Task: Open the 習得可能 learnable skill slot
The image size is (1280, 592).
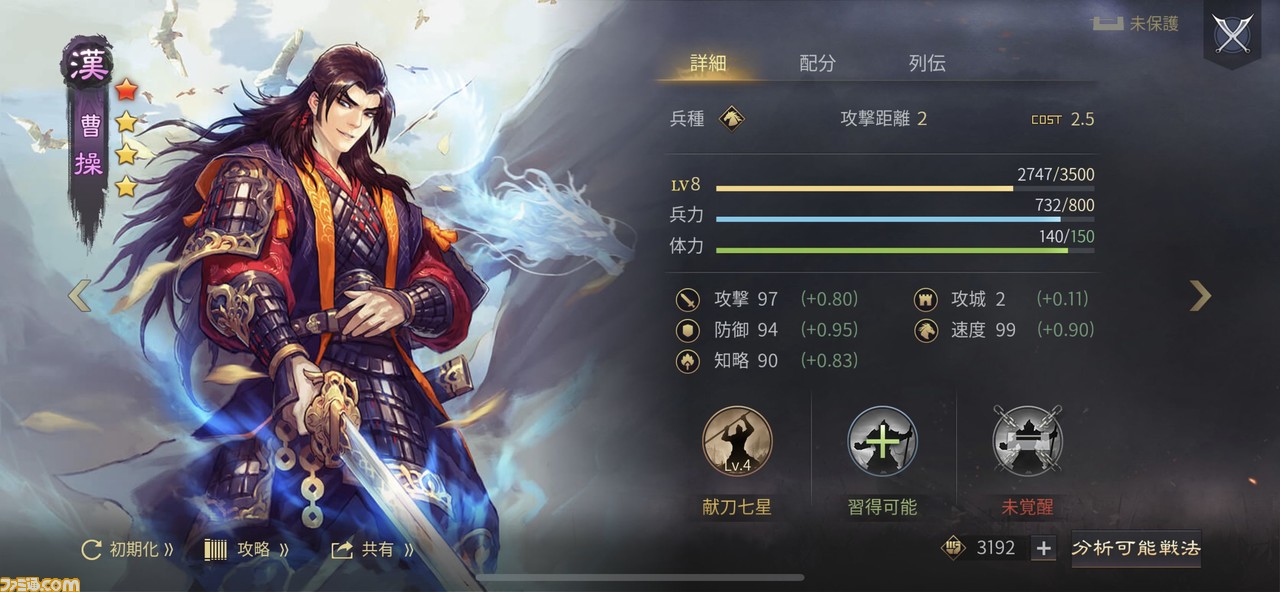Action: point(882,441)
